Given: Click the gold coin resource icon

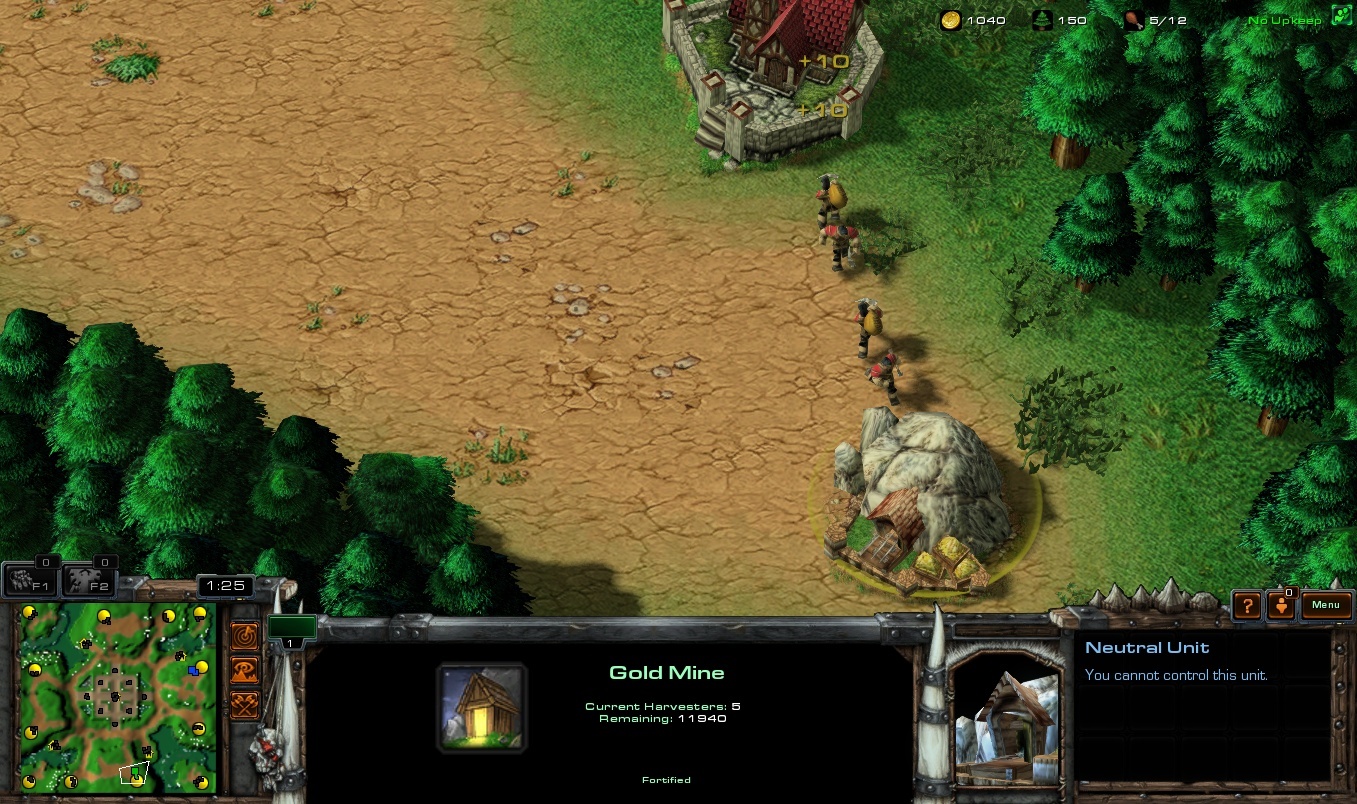Looking at the screenshot, I should (950, 20).
